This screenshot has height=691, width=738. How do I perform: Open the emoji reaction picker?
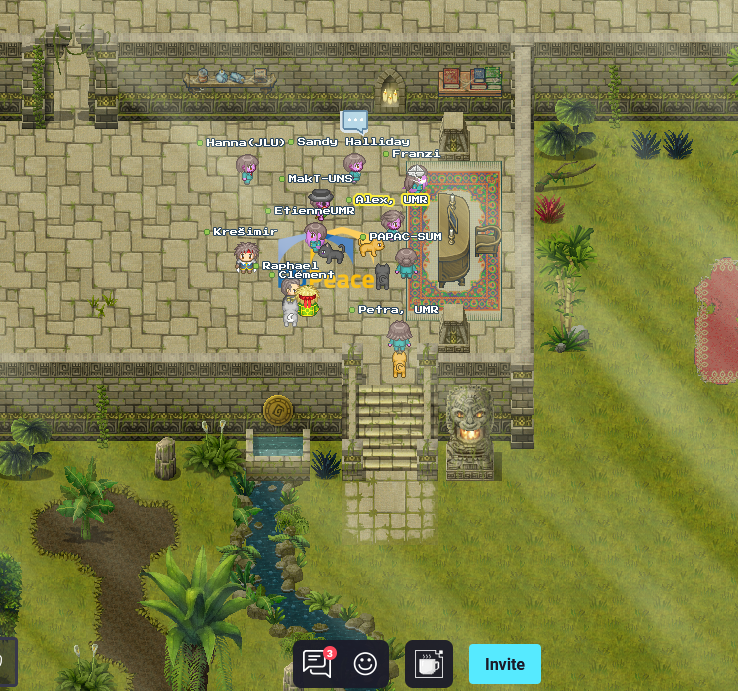pos(365,664)
